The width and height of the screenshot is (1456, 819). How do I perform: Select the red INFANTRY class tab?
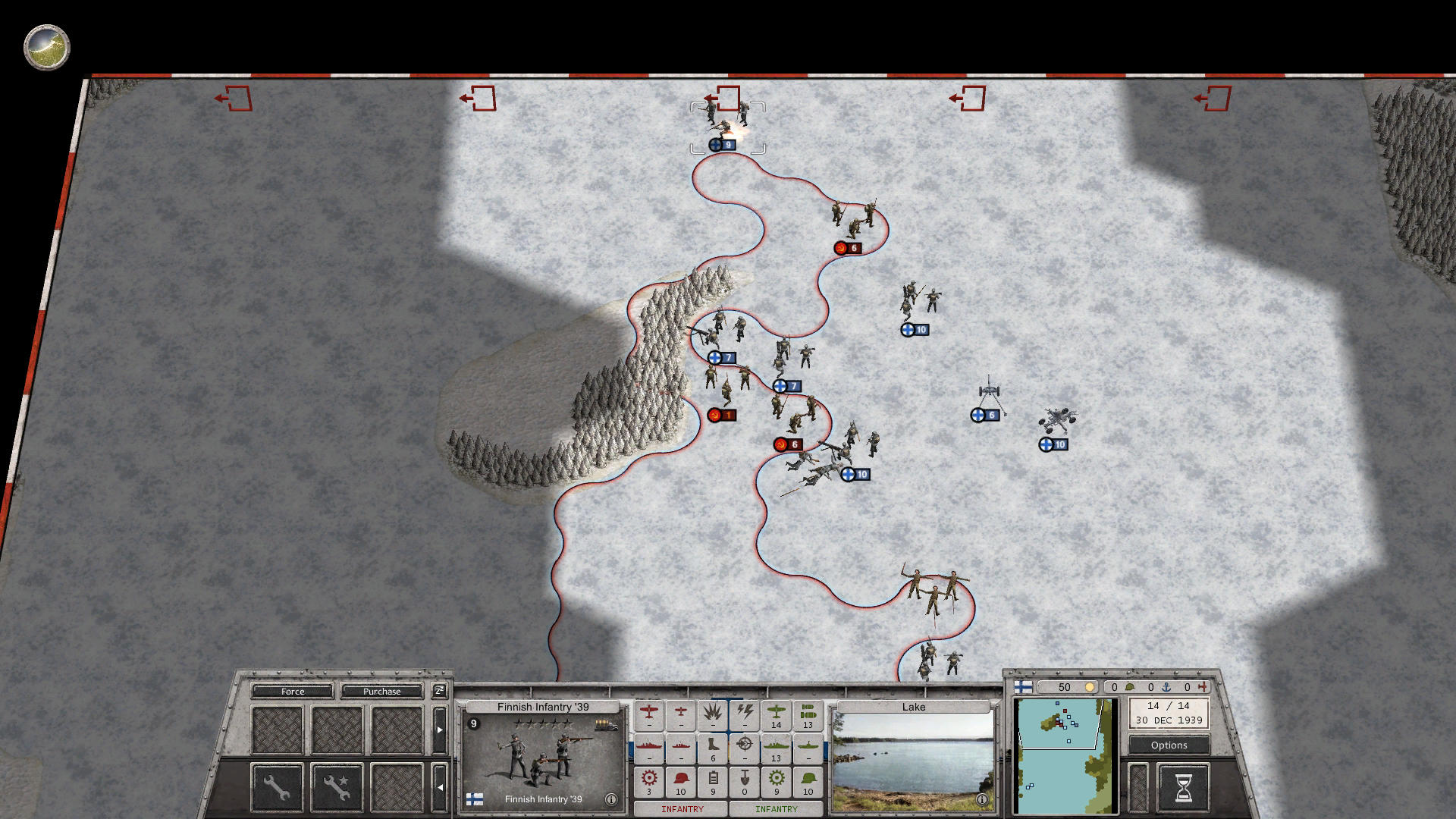click(x=682, y=808)
